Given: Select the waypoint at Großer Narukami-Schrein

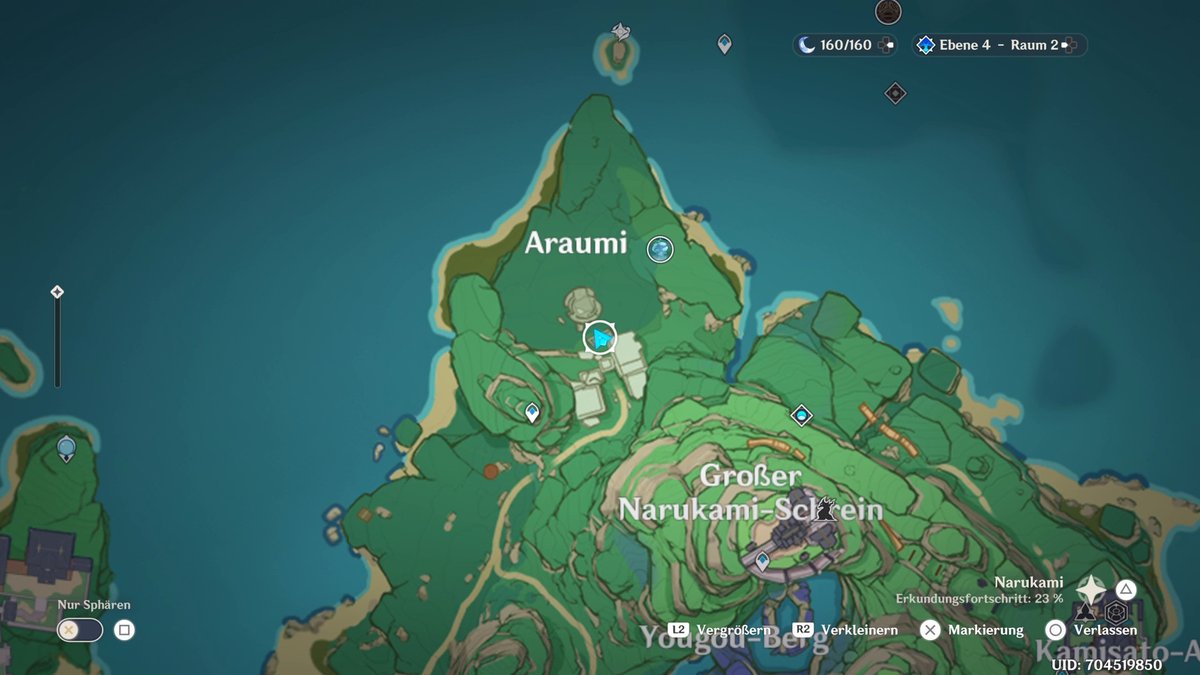Looking at the screenshot, I should click(x=762, y=561).
